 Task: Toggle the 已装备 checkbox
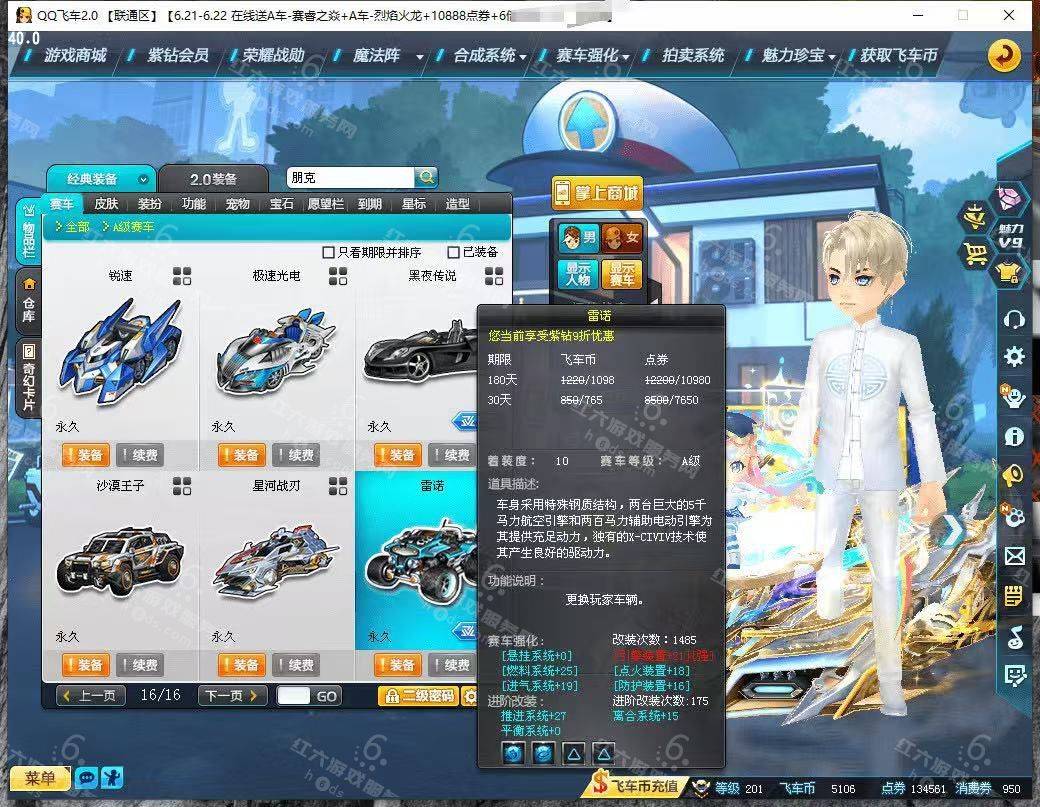(454, 252)
